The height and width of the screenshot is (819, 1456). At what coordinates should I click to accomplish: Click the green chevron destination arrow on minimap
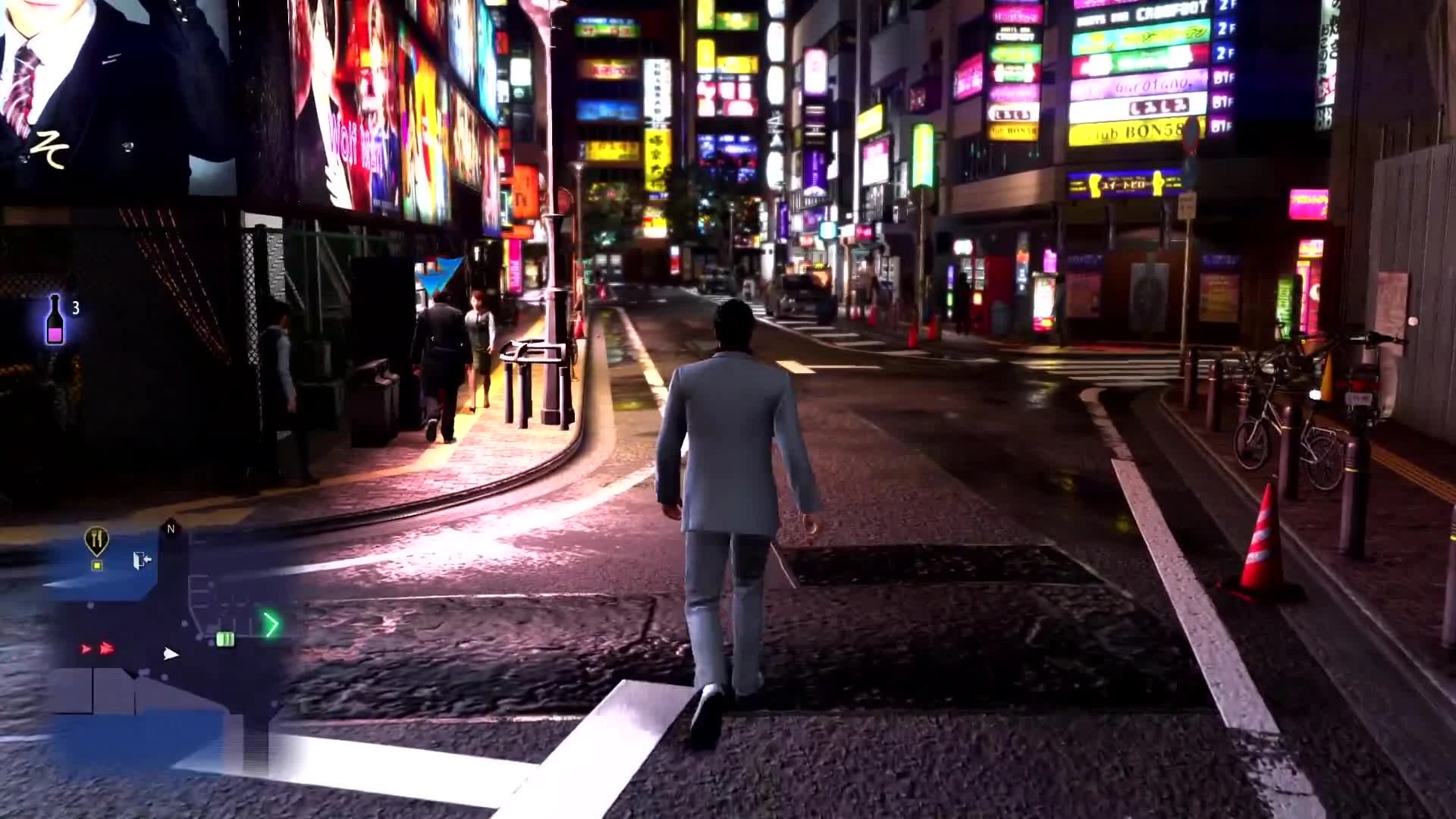click(x=271, y=623)
